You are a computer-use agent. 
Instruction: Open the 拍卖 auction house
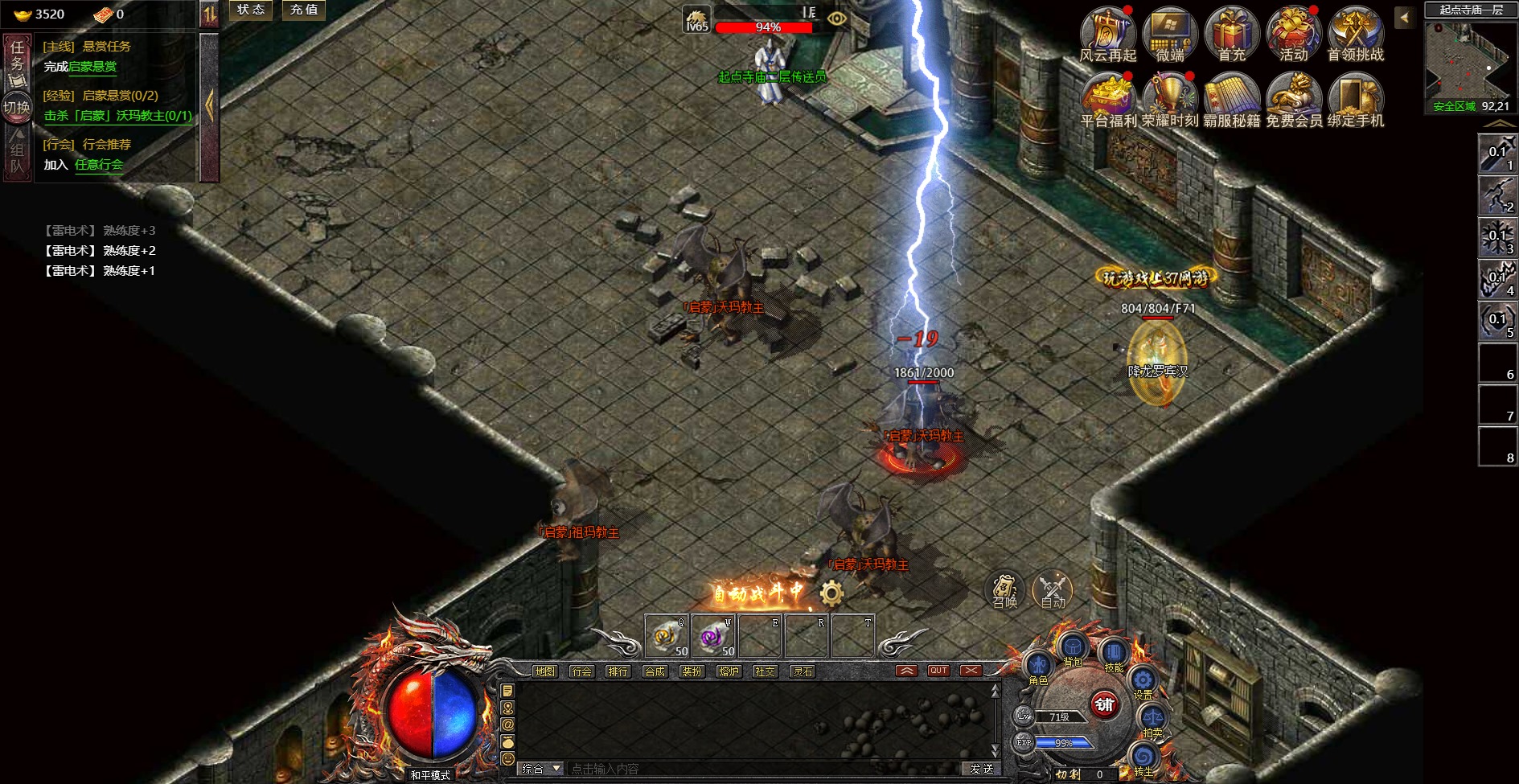click(1152, 718)
